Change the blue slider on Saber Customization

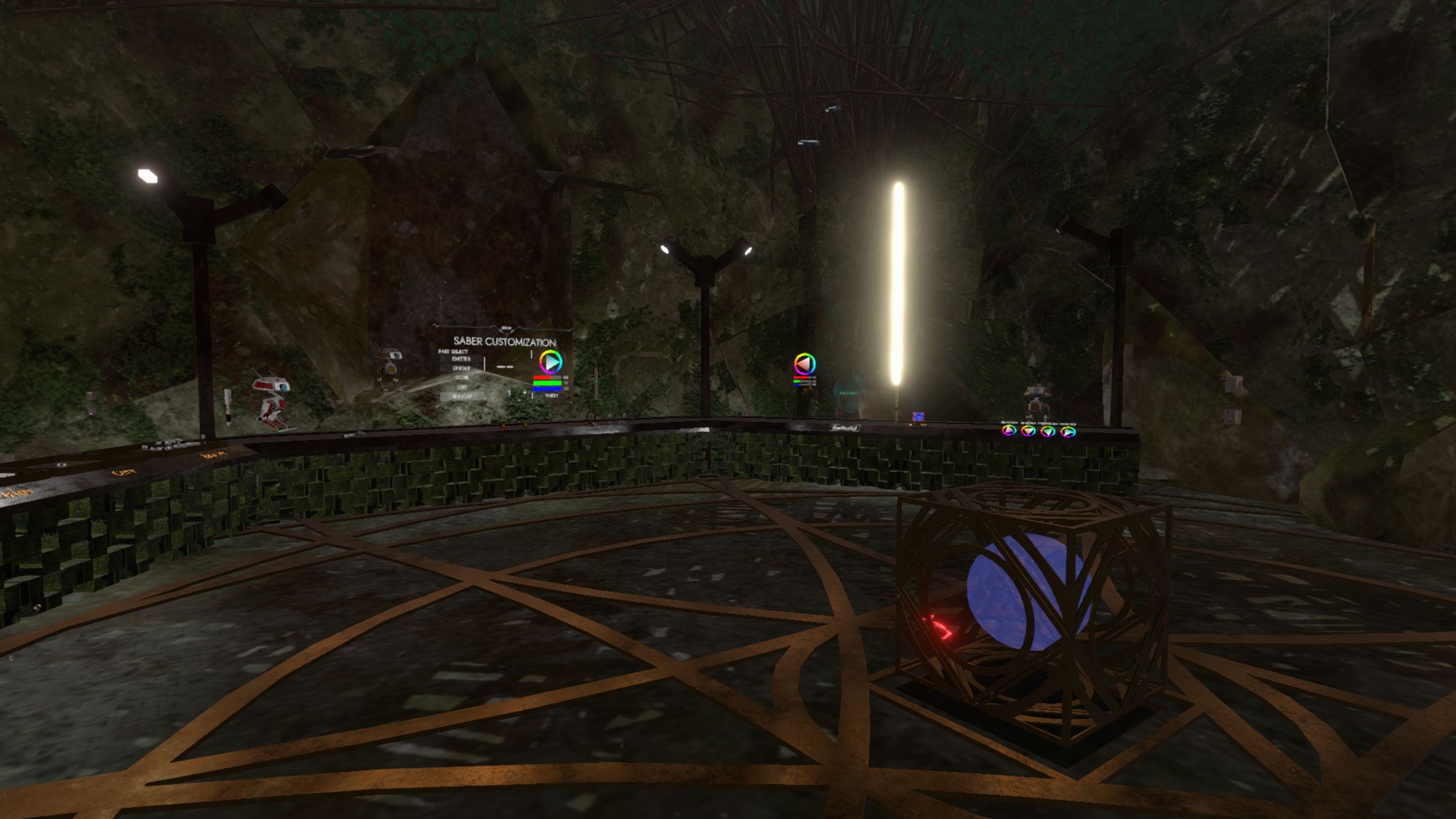point(547,387)
